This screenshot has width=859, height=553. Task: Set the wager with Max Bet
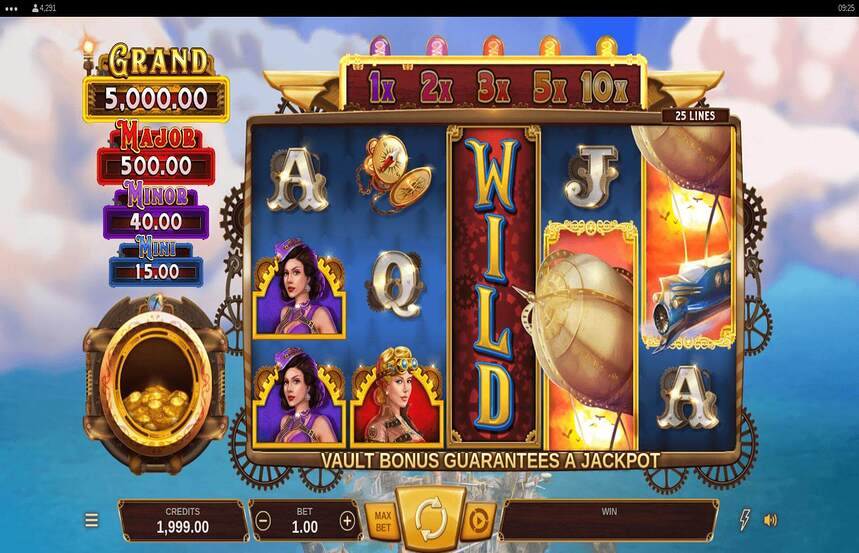[381, 520]
